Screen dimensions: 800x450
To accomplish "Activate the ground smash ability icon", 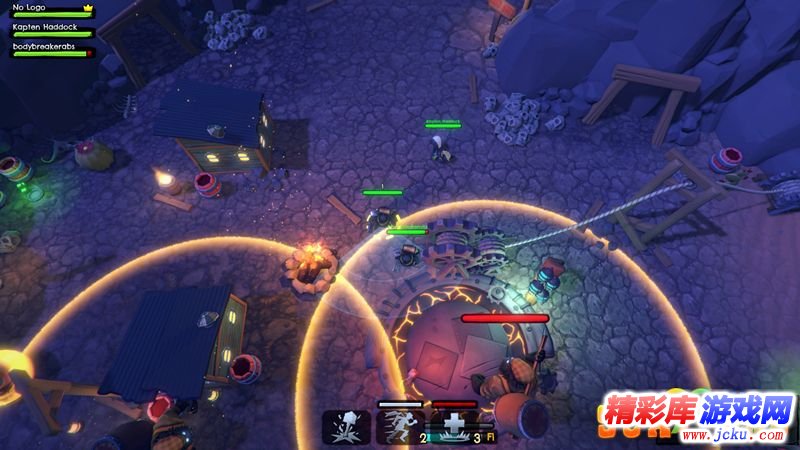I will pos(346,427).
